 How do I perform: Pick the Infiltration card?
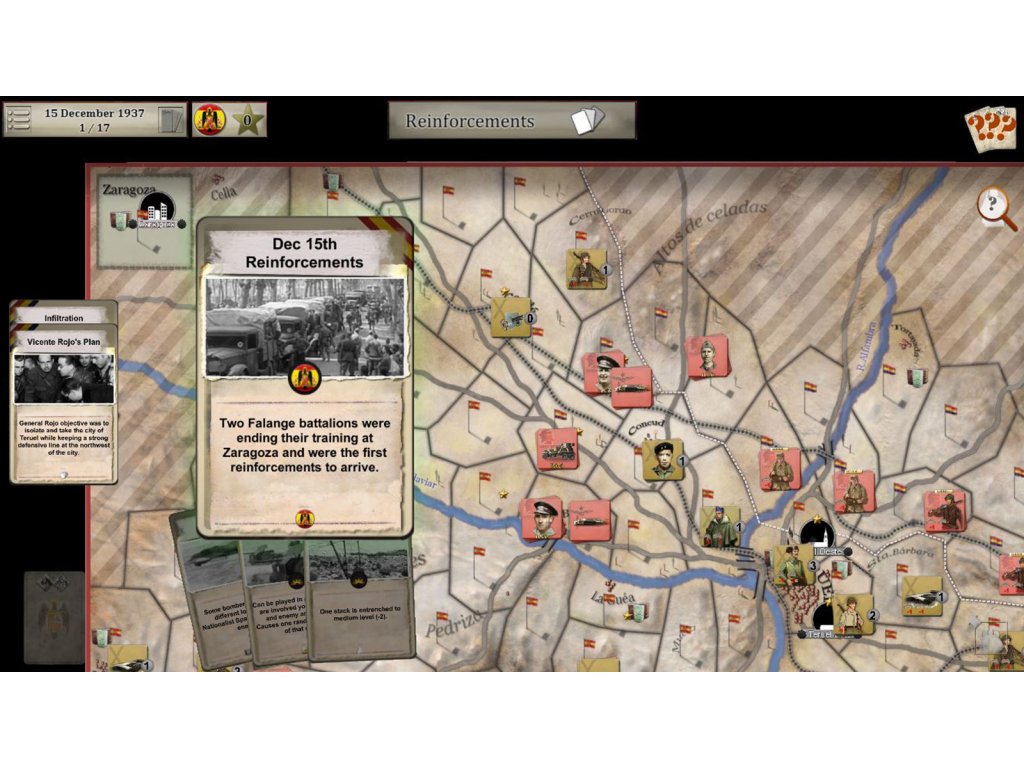coord(64,316)
